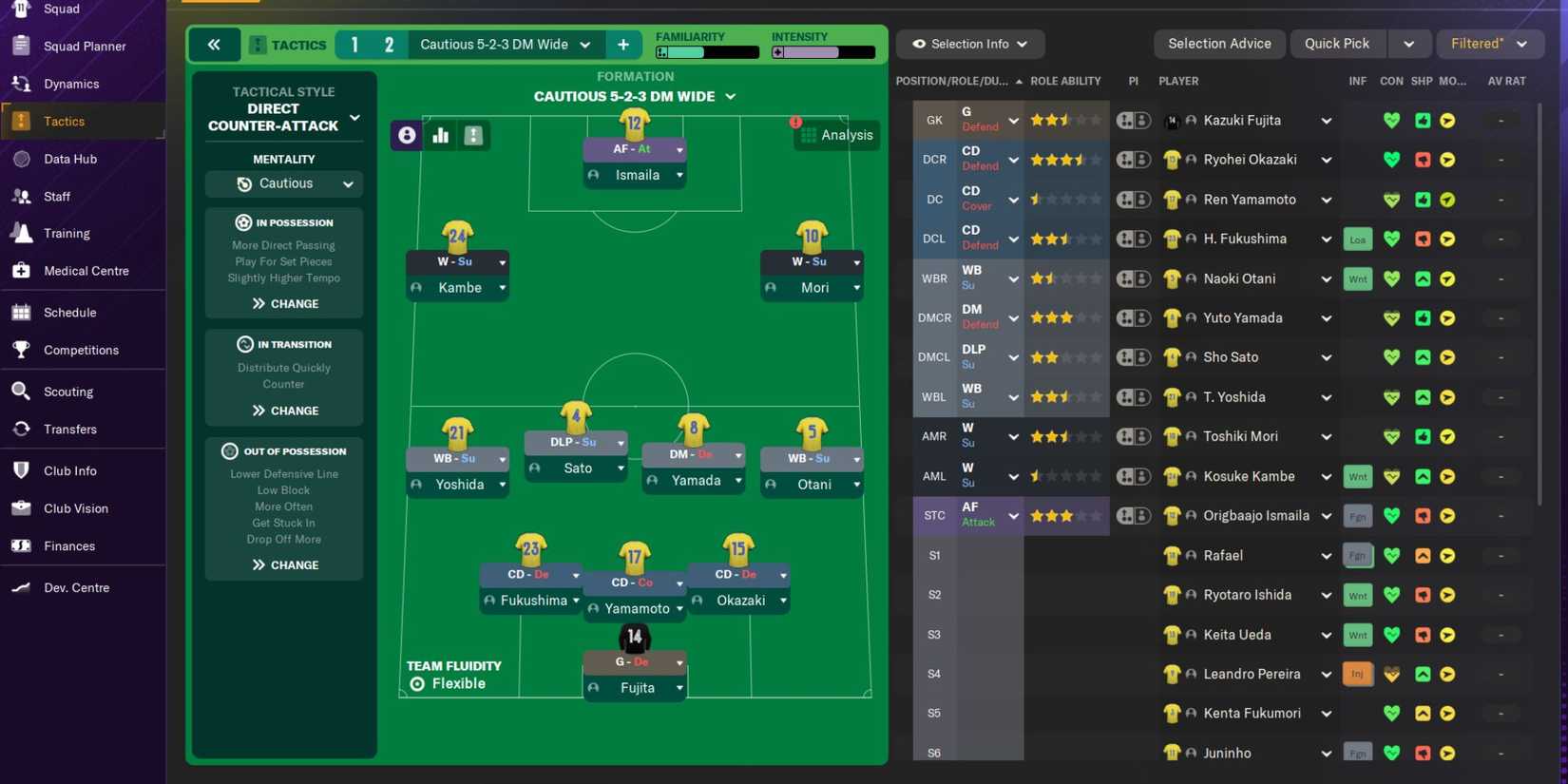Switch to the kit view on the pitch
The width and height of the screenshot is (1568, 784).
[473, 135]
